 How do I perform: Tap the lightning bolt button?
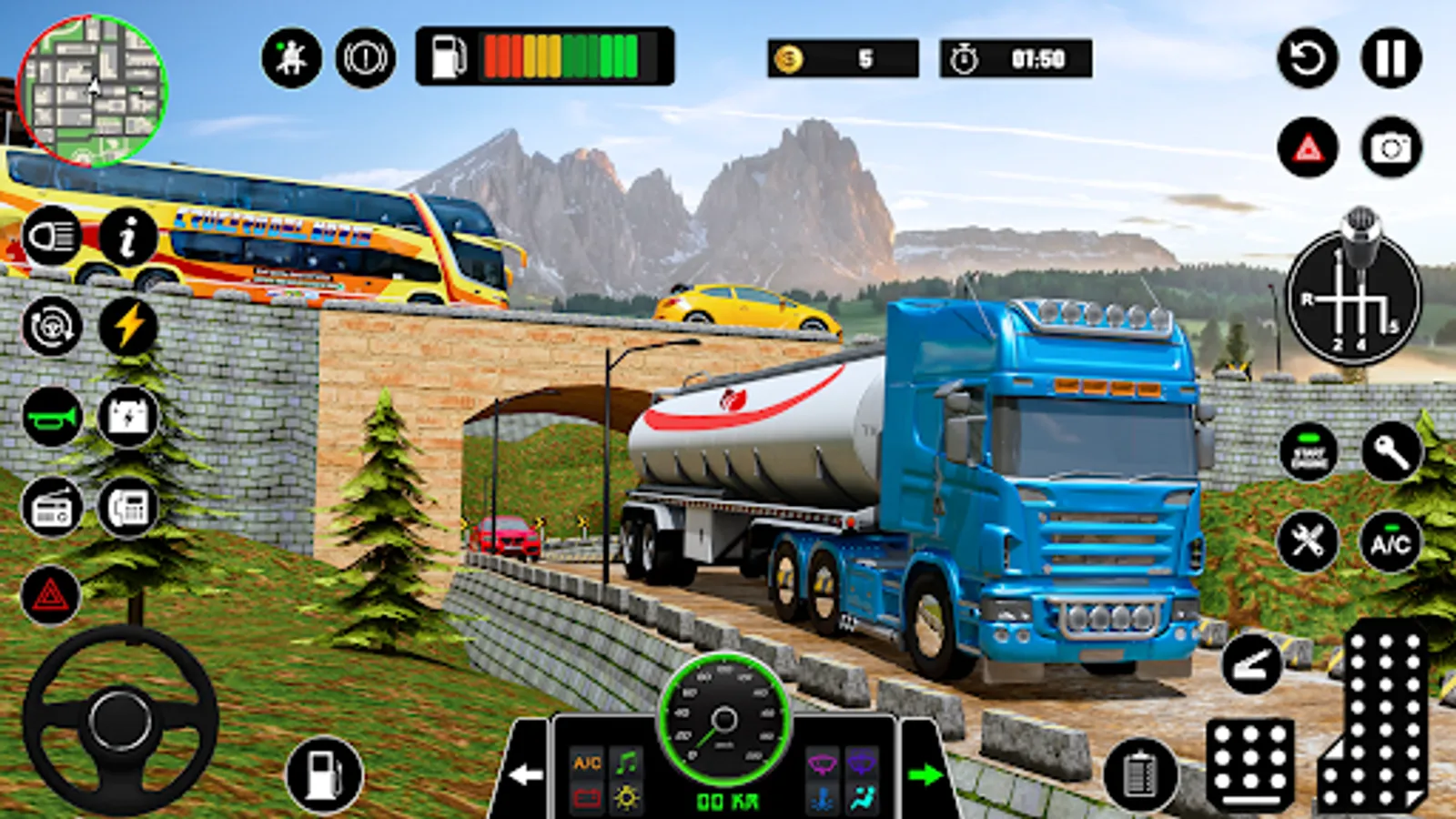(x=128, y=326)
